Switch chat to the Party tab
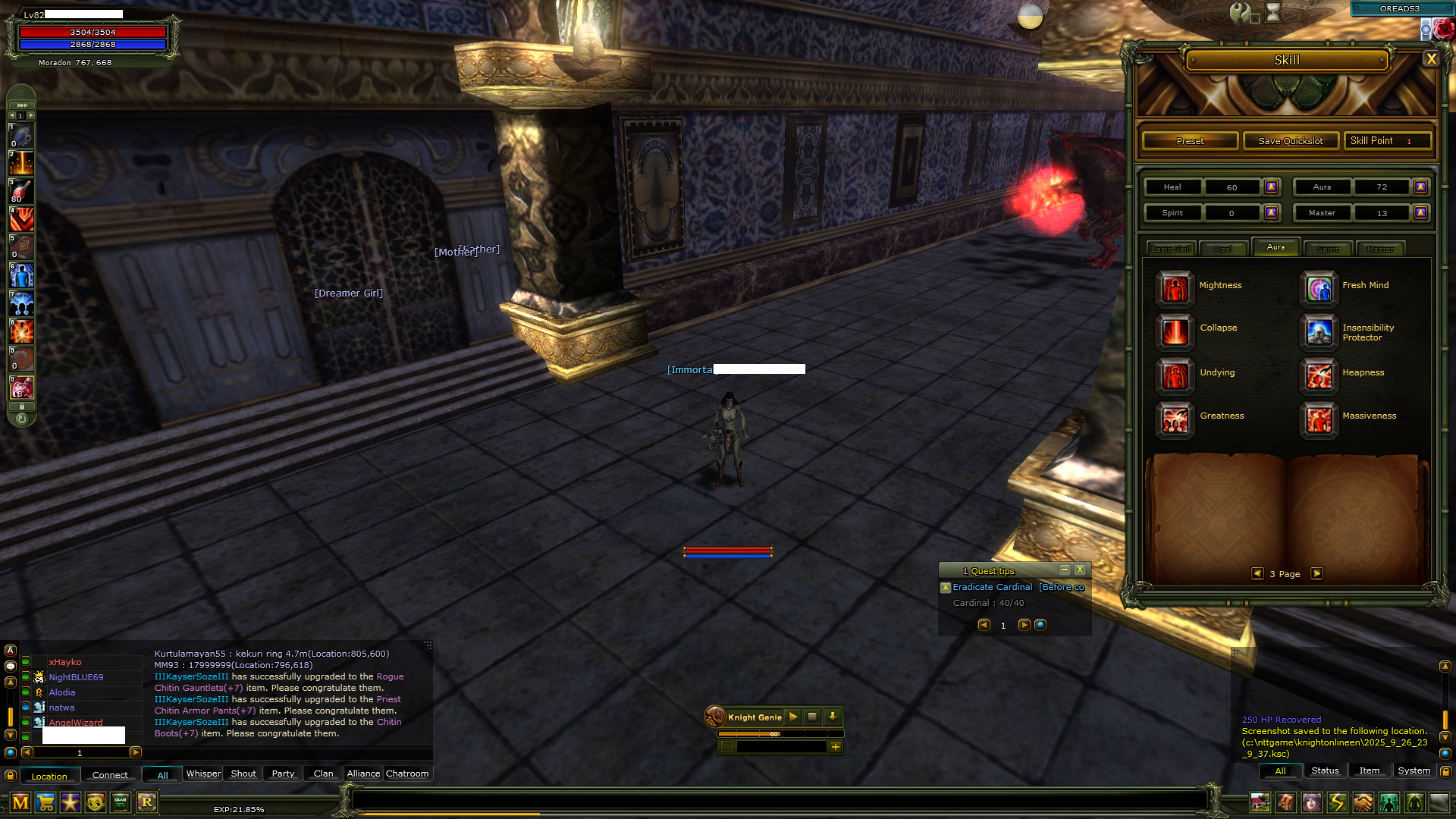Viewport: 1456px width, 819px height. tap(283, 773)
